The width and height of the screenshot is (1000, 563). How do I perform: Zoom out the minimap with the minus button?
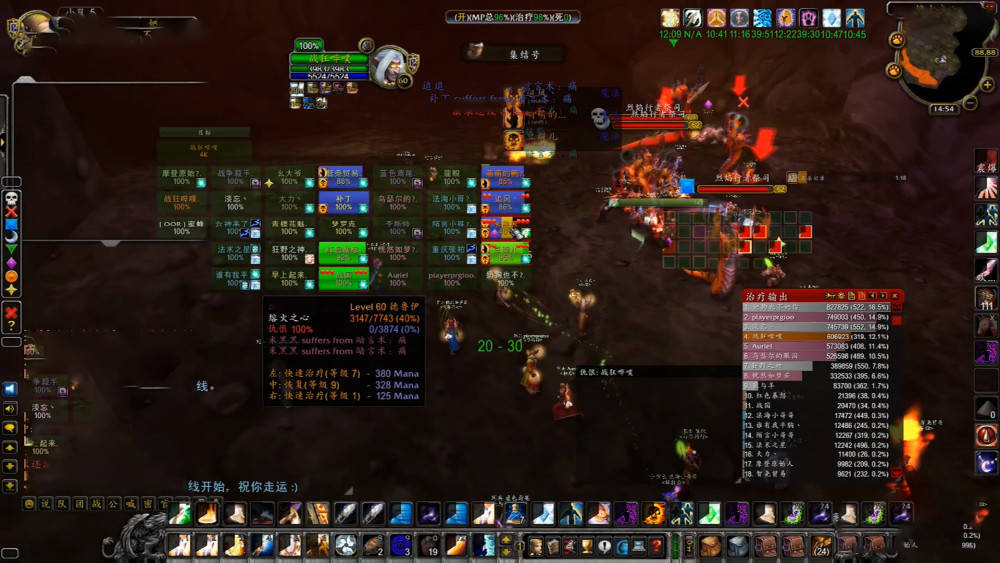click(970, 102)
